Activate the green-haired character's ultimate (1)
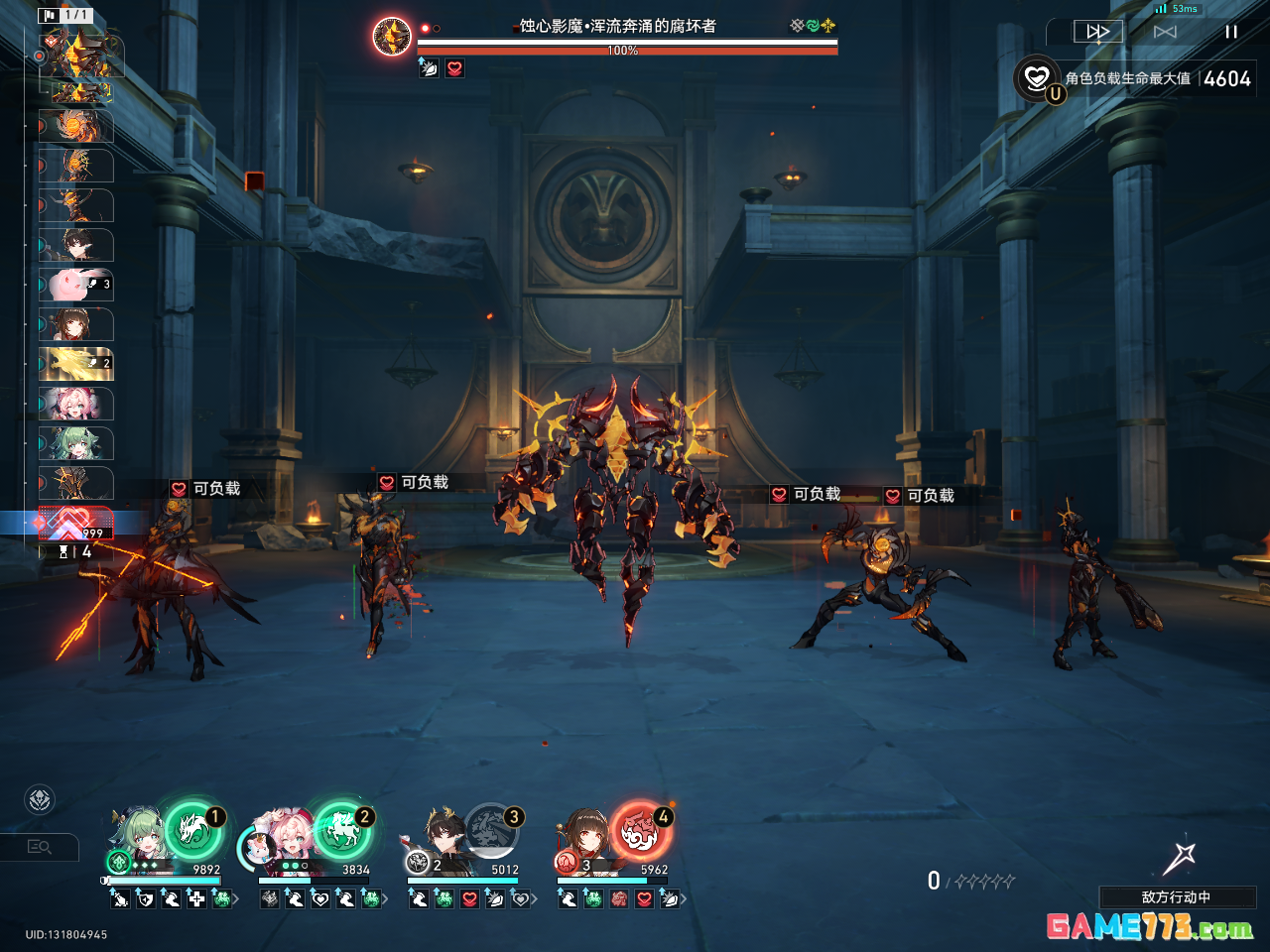Viewport: 1270px width, 952px height. click(x=193, y=830)
